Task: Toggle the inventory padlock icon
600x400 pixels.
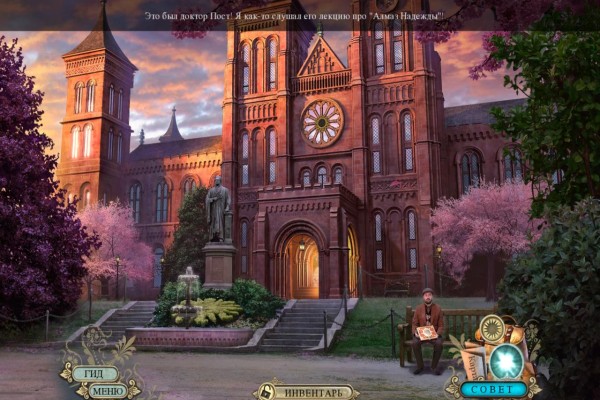Action: (266, 393)
